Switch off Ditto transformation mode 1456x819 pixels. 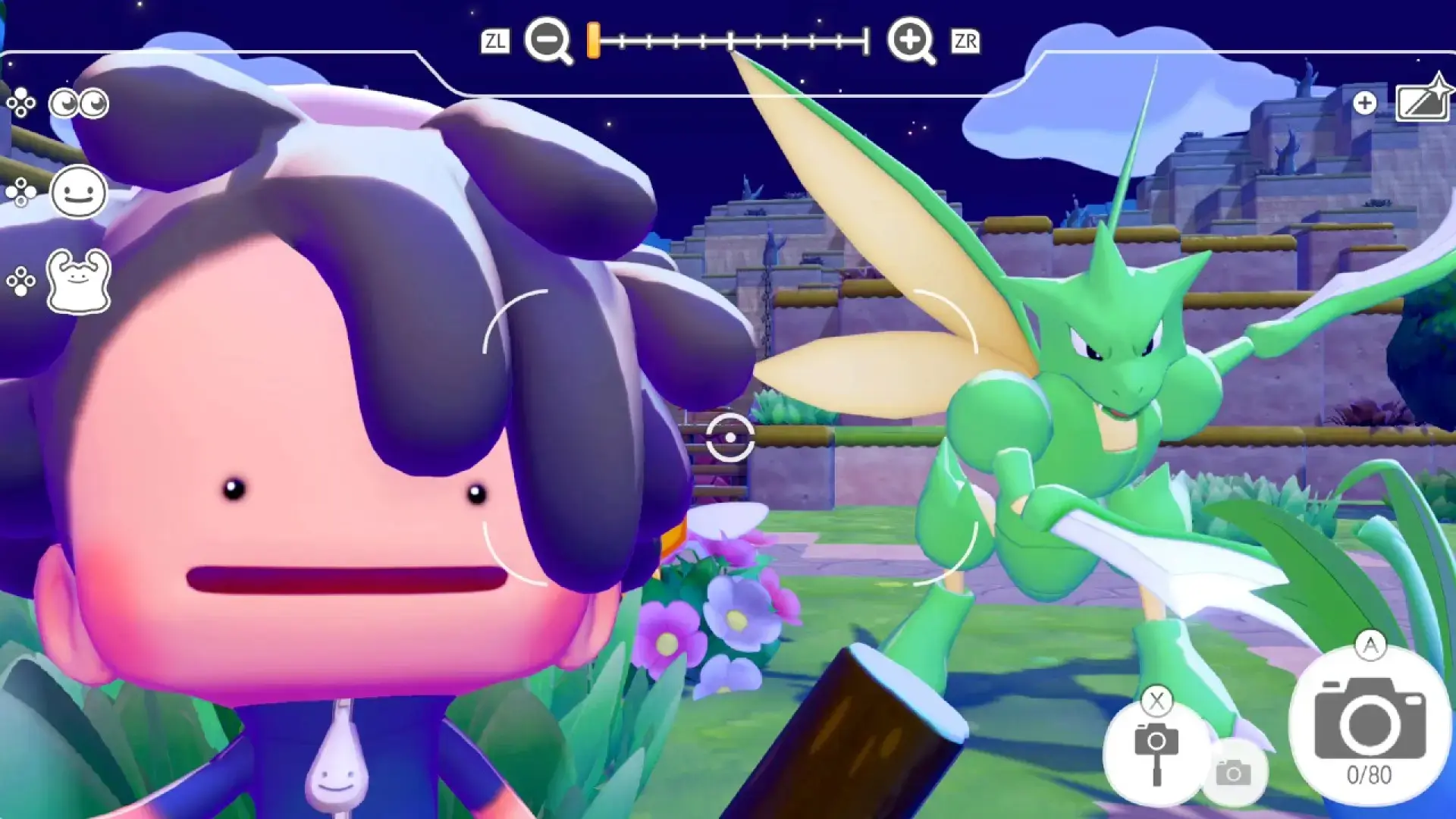point(78,280)
